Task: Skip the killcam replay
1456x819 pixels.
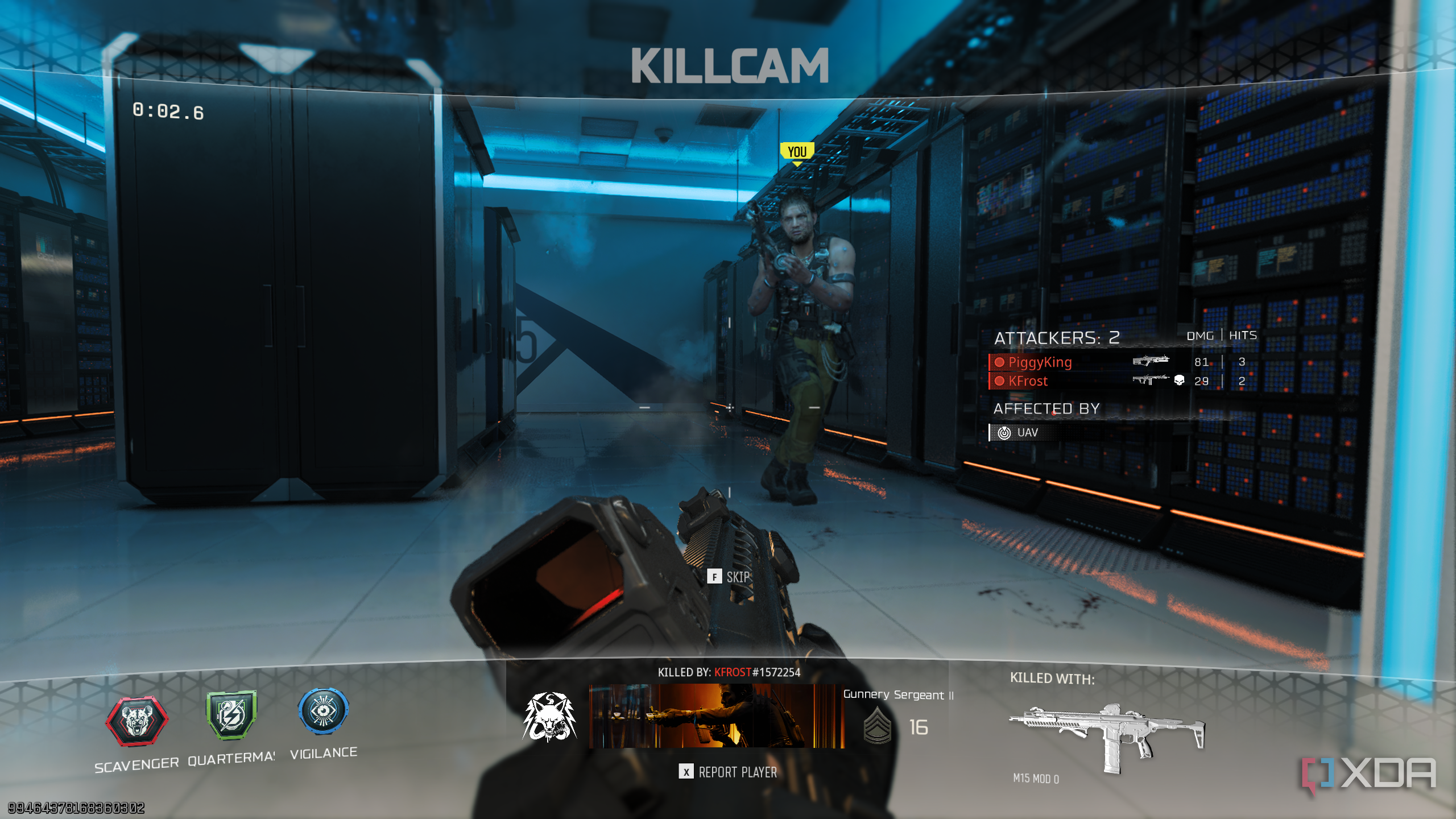Action: pyautogui.click(x=729, y=577)
